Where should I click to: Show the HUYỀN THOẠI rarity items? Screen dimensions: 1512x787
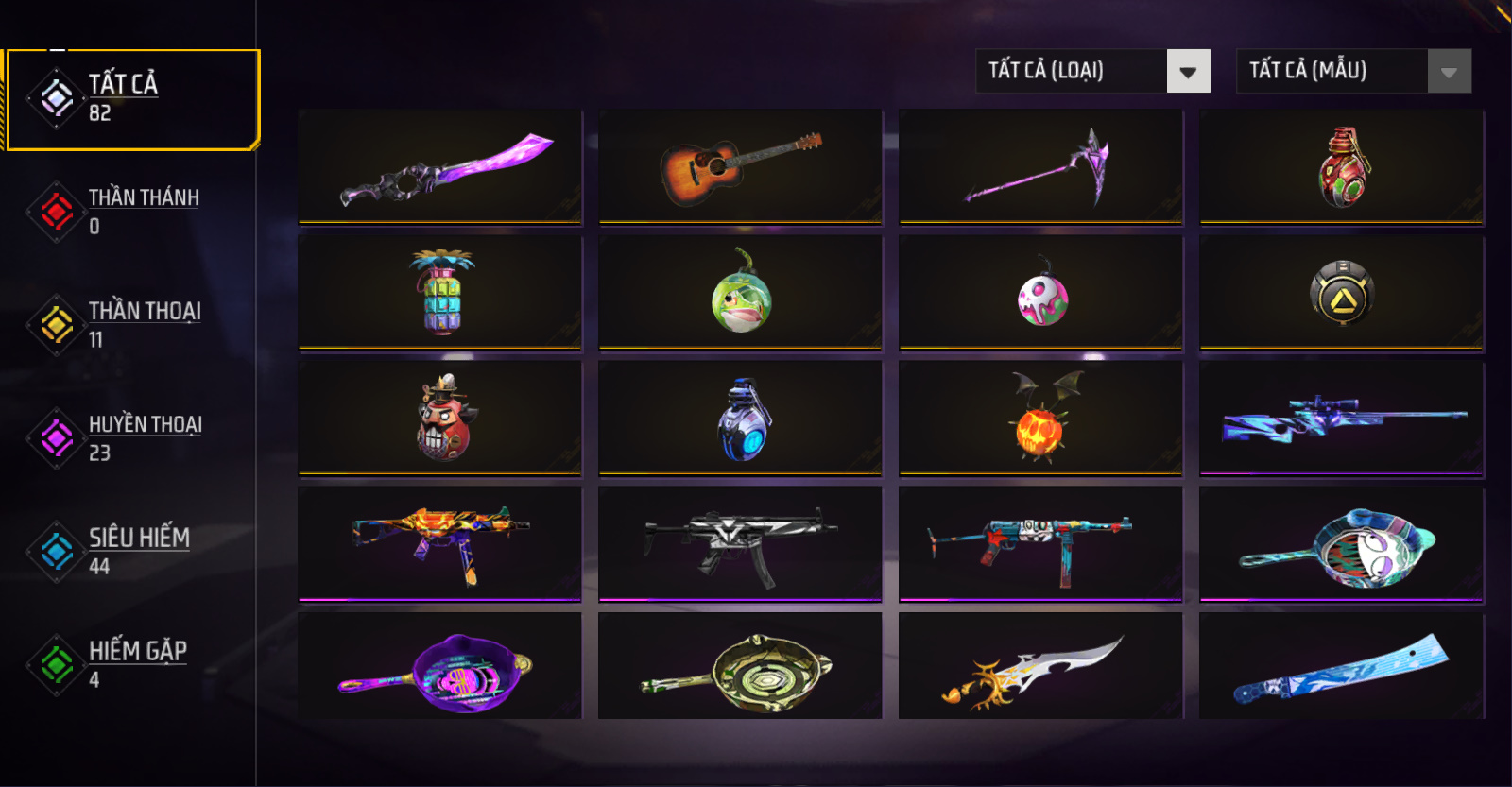point(132,438)
